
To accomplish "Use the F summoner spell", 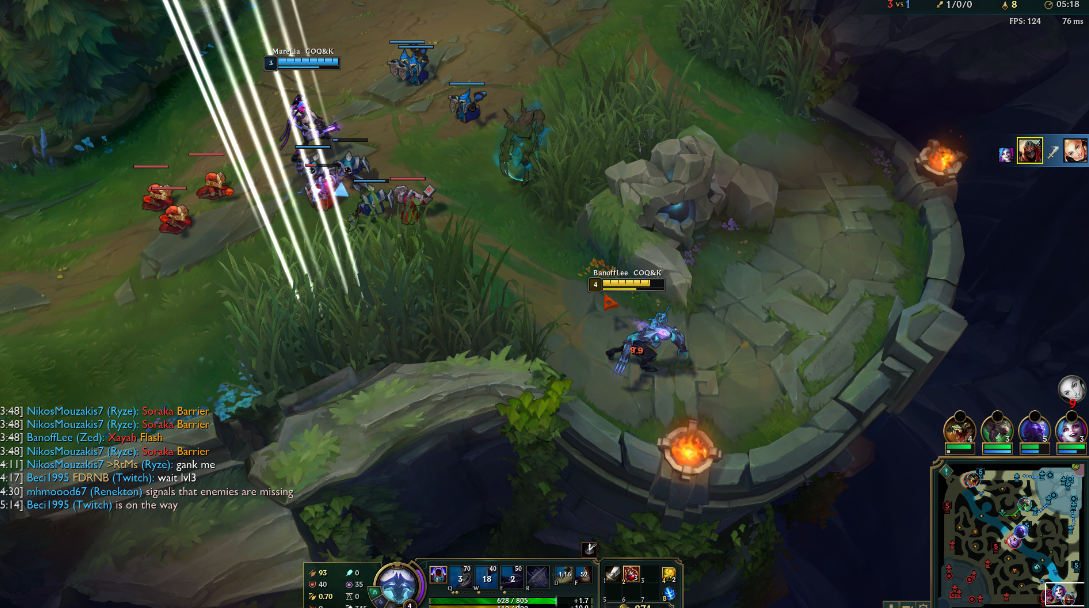I will (x=582, y=575).
